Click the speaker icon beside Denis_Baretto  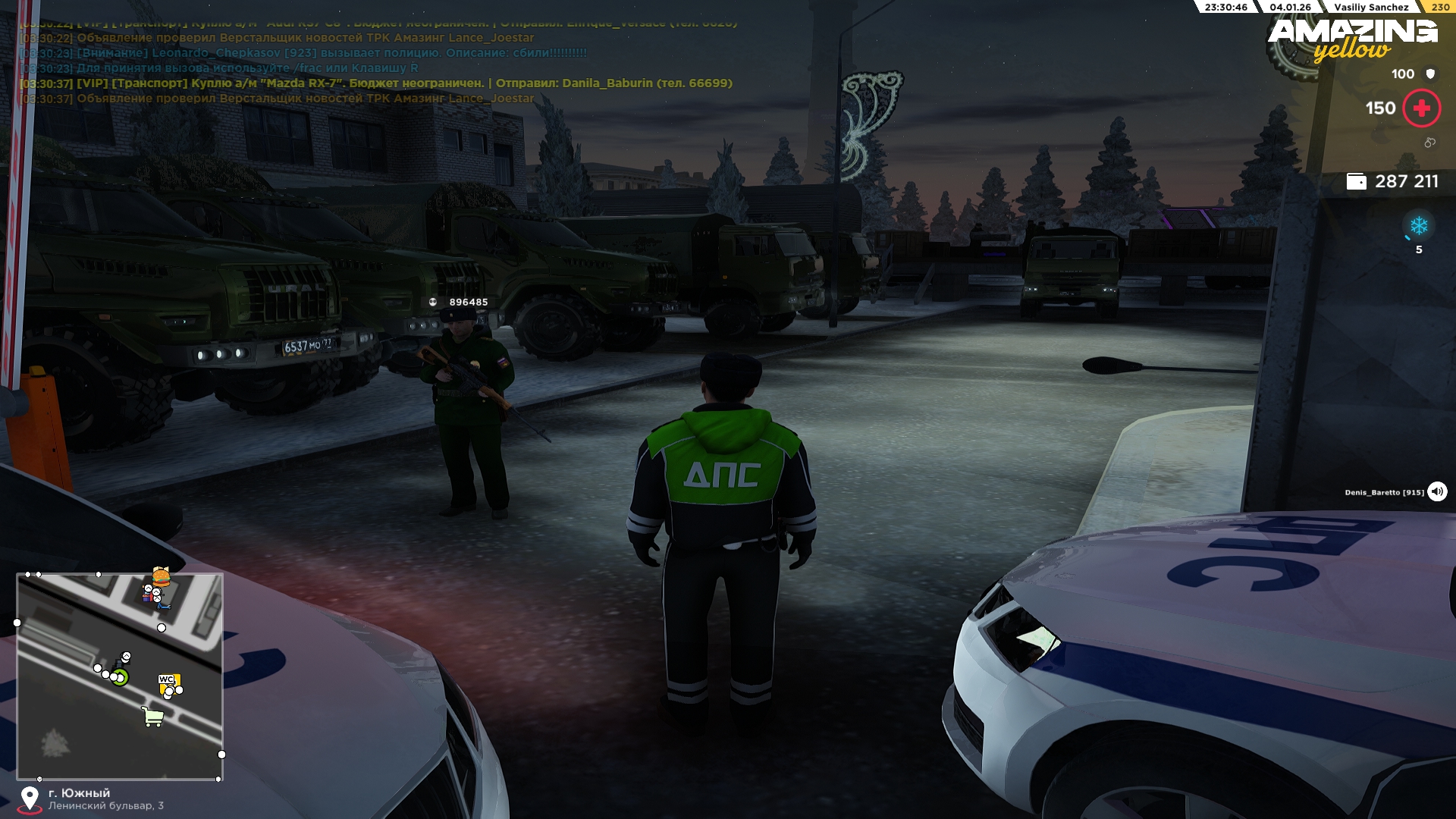(x=1437, y=492)
